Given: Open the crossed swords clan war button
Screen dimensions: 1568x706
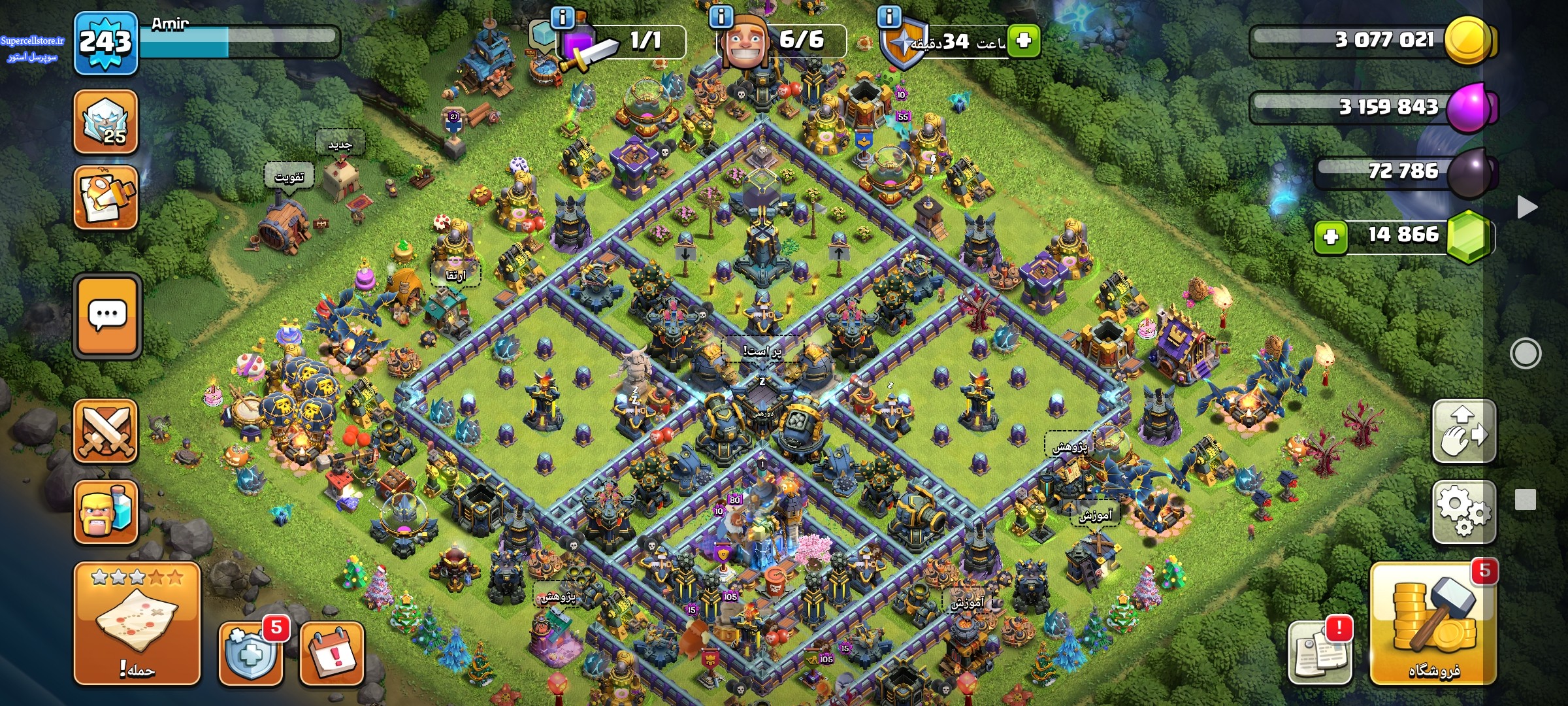Looking at the screenshot, I should point(106,431).
